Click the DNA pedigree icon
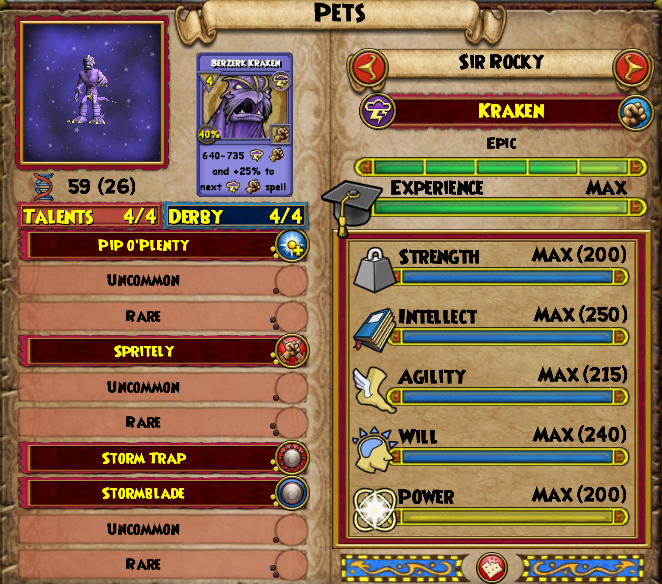Image resolution: width=662 pixels, height=584 pixels. [40, 186]
